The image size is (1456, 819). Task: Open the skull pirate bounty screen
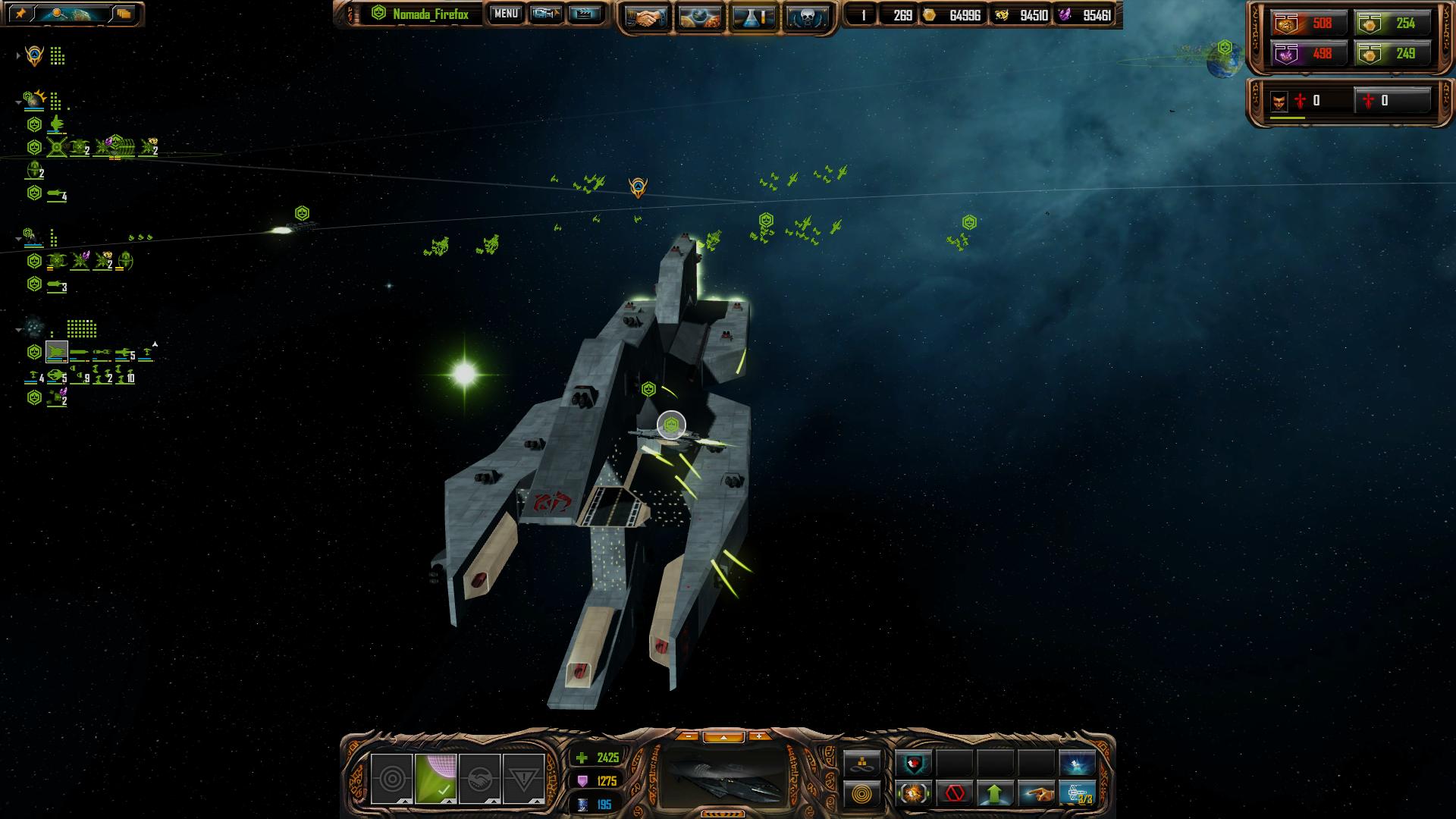807,17
